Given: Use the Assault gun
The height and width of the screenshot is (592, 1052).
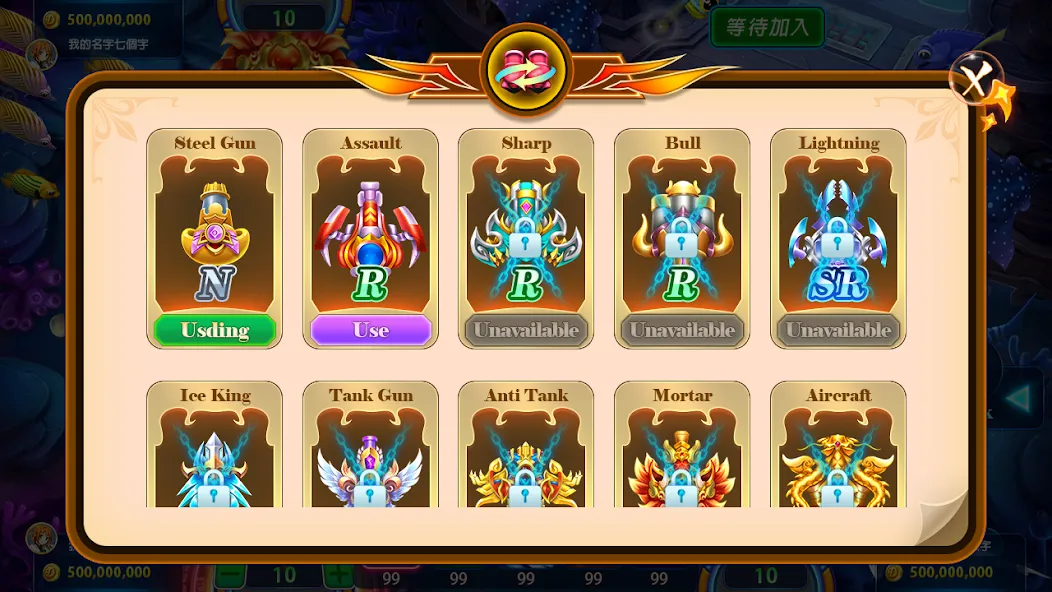Looking at the screenshot, I should point(371,330).
